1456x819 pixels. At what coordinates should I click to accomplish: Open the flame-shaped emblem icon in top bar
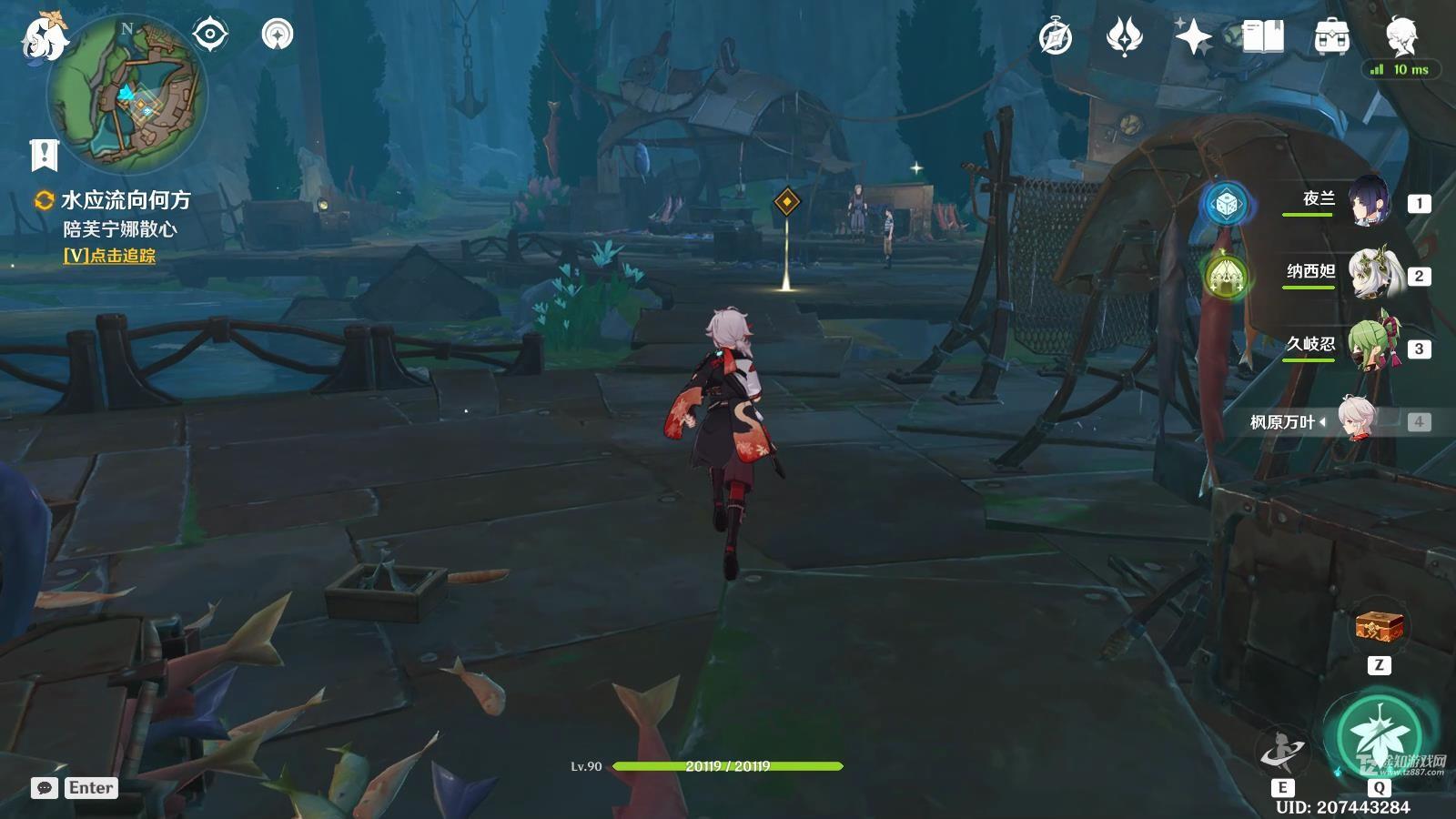click(x=1124, y=37)
